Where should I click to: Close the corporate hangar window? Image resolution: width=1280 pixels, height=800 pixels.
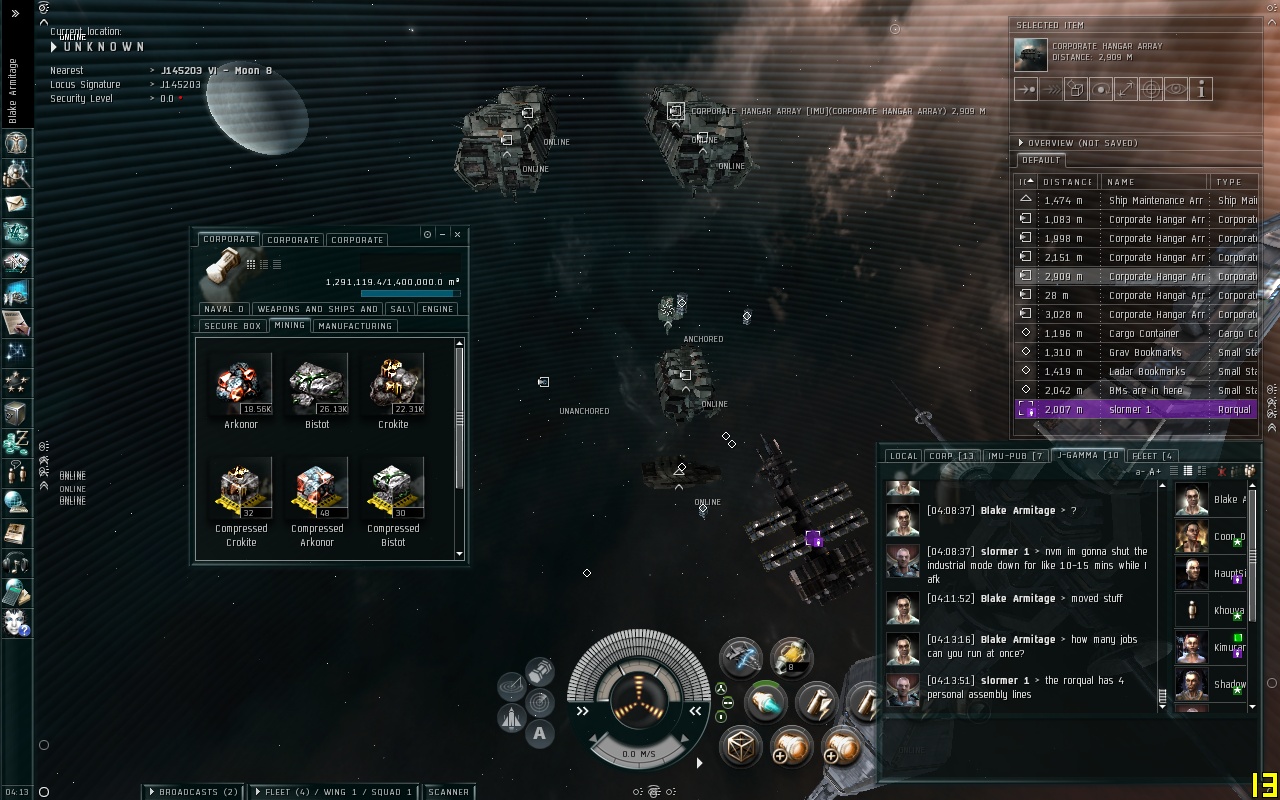click(x=457, y=234)
